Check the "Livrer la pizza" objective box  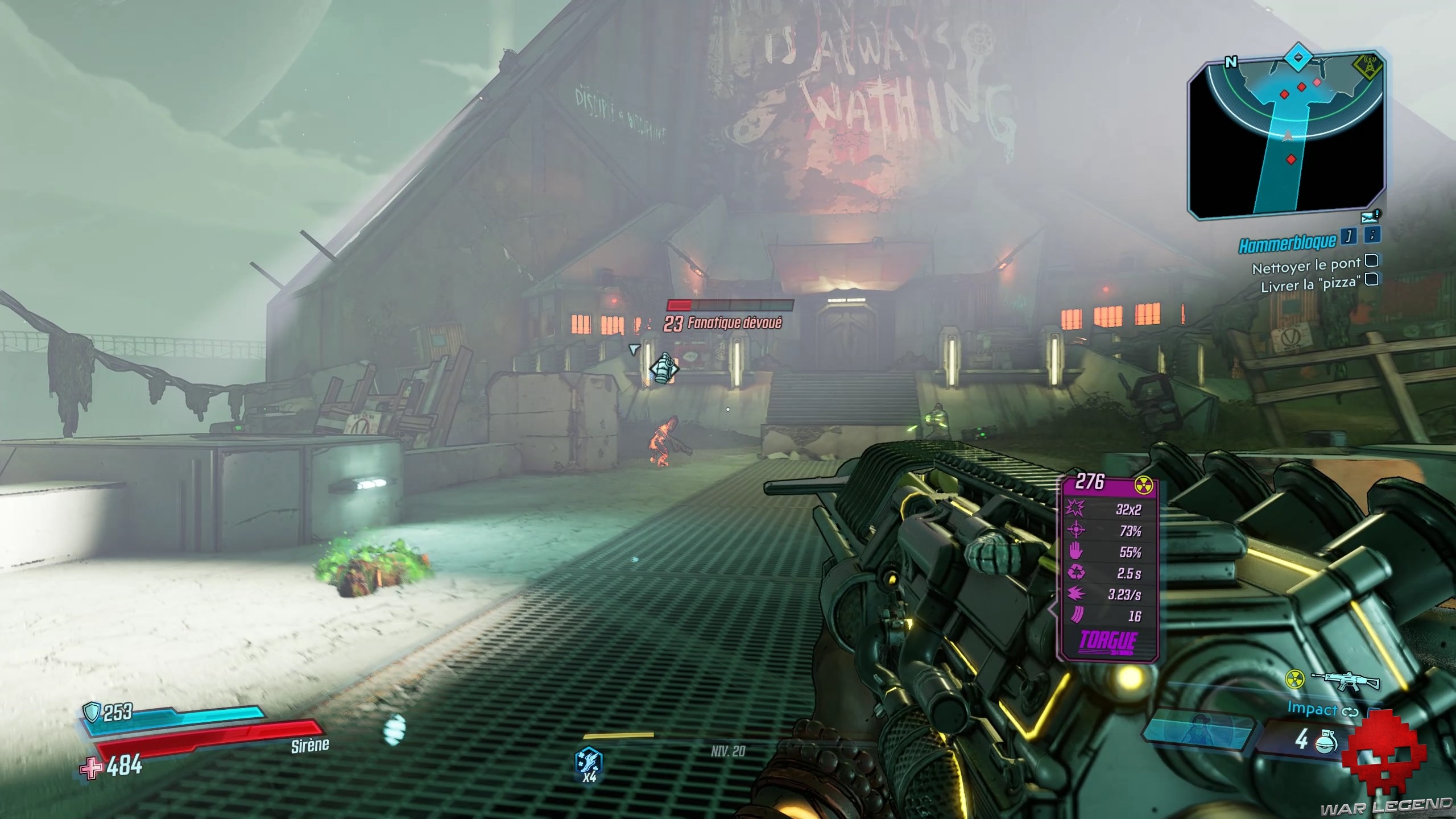[1372, 279]
